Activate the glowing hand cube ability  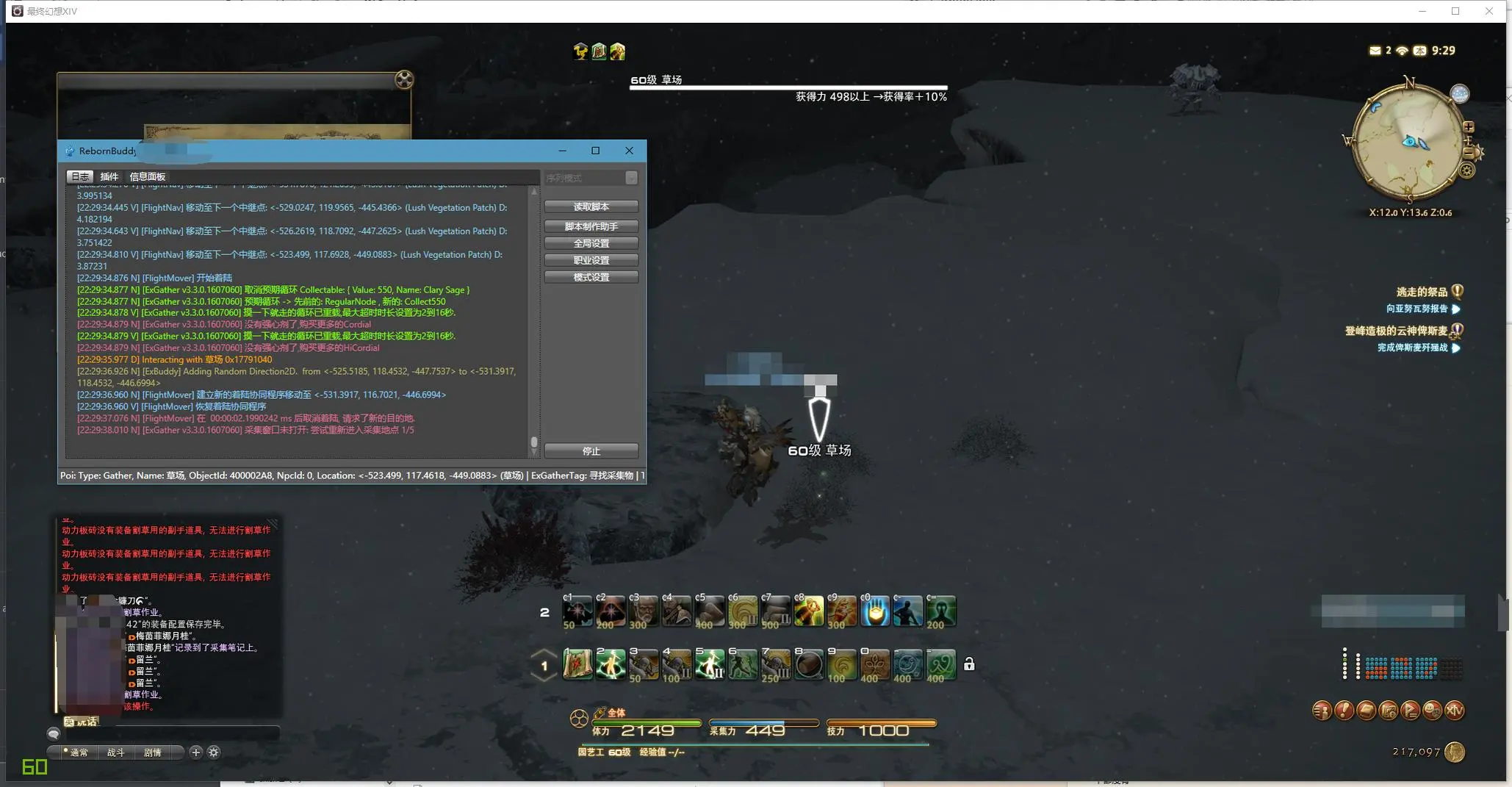(x=874, y=611)
